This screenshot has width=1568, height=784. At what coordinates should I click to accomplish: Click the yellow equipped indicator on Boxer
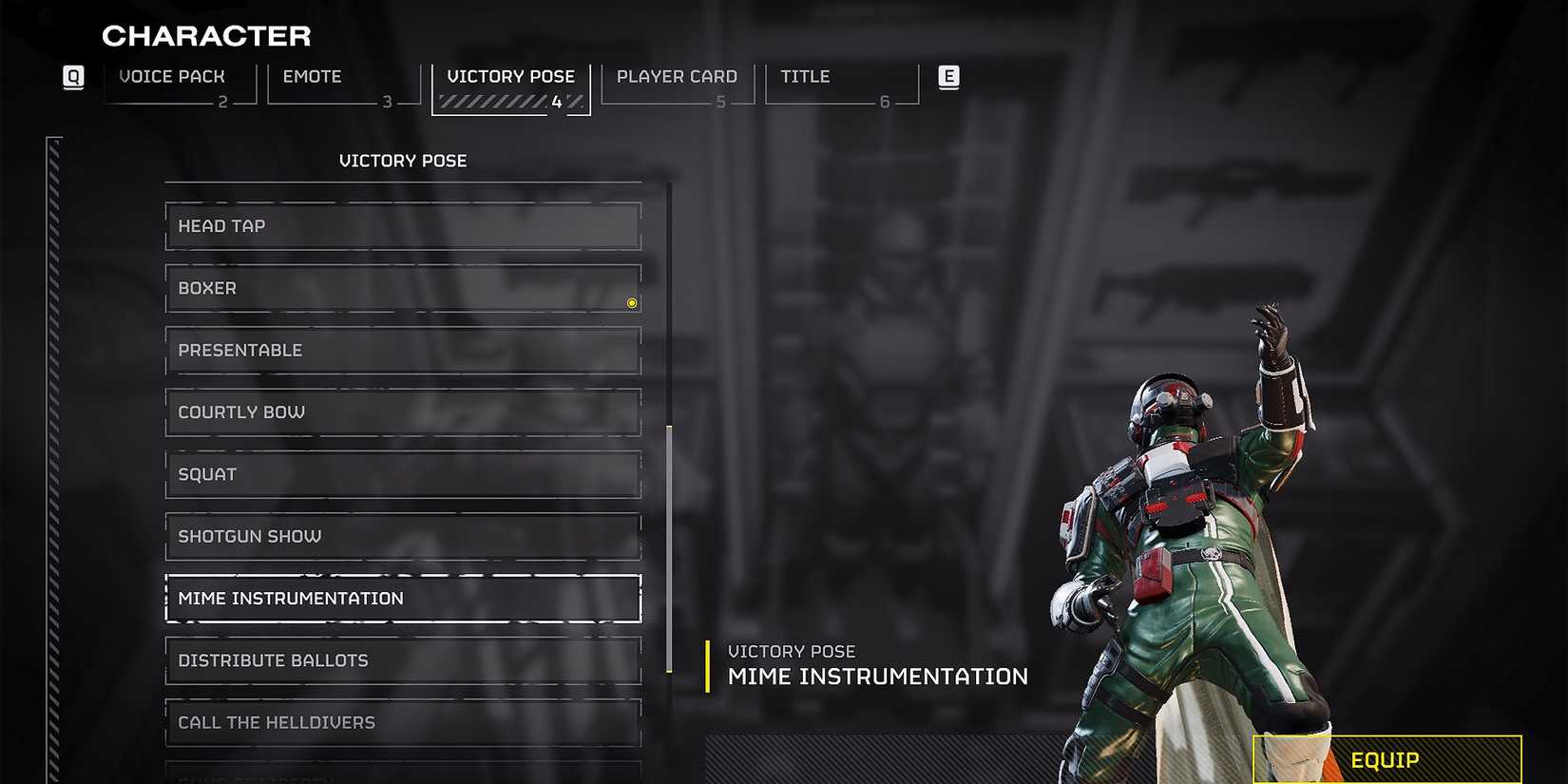click(x=631, y=302)
